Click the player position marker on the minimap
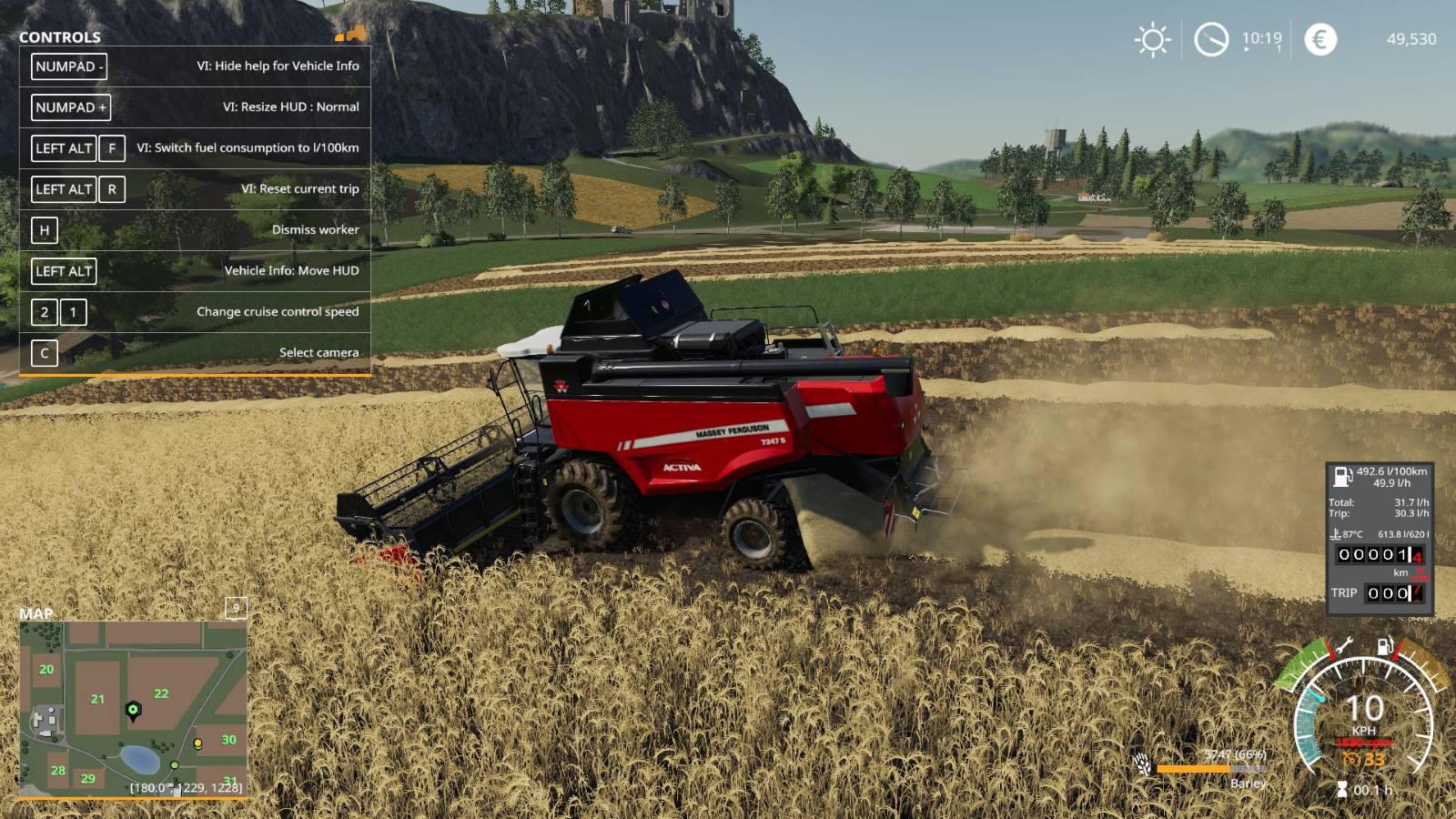 point(133,710)
